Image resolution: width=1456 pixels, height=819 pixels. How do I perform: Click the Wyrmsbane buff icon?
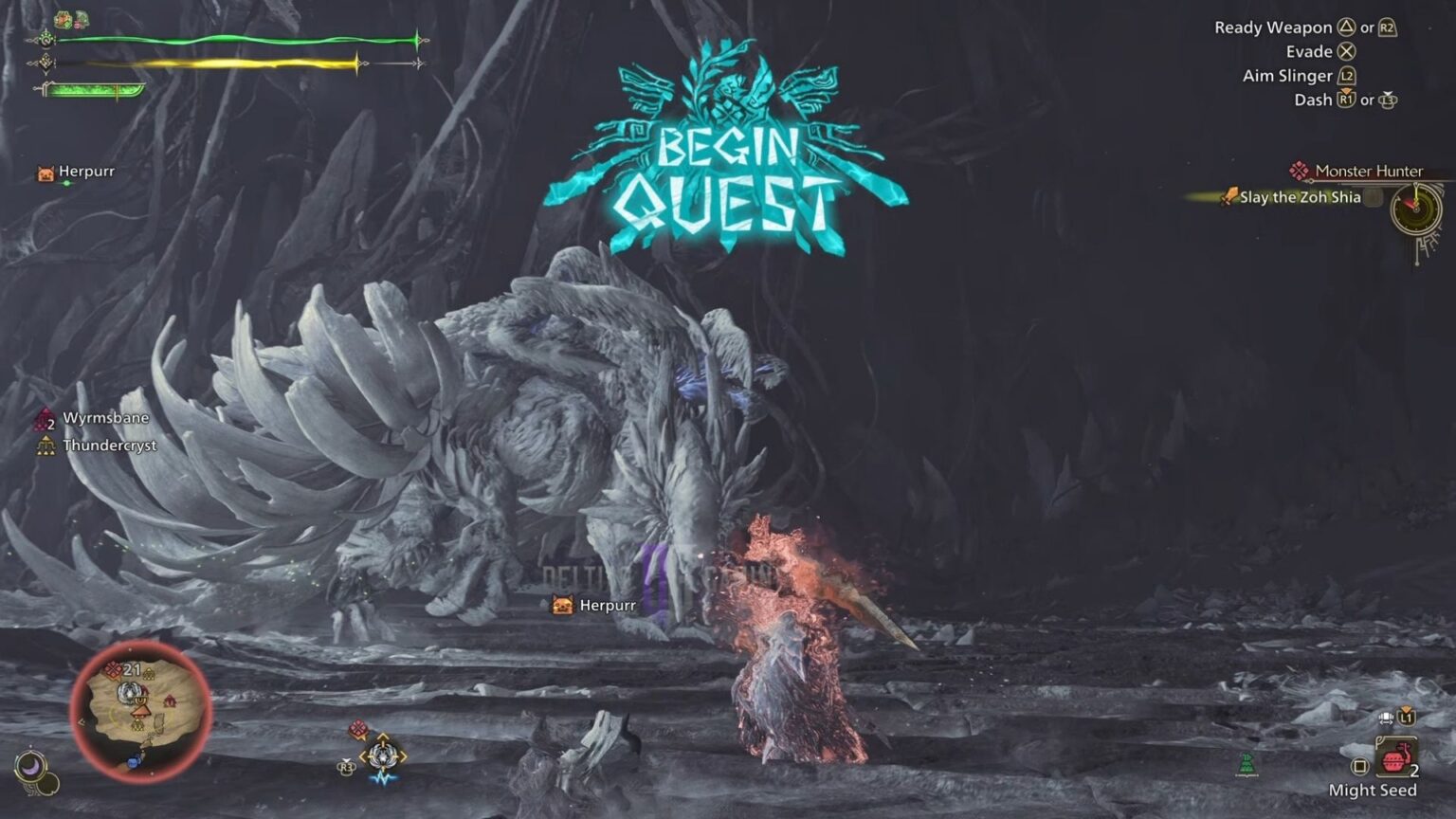point(45,418)
